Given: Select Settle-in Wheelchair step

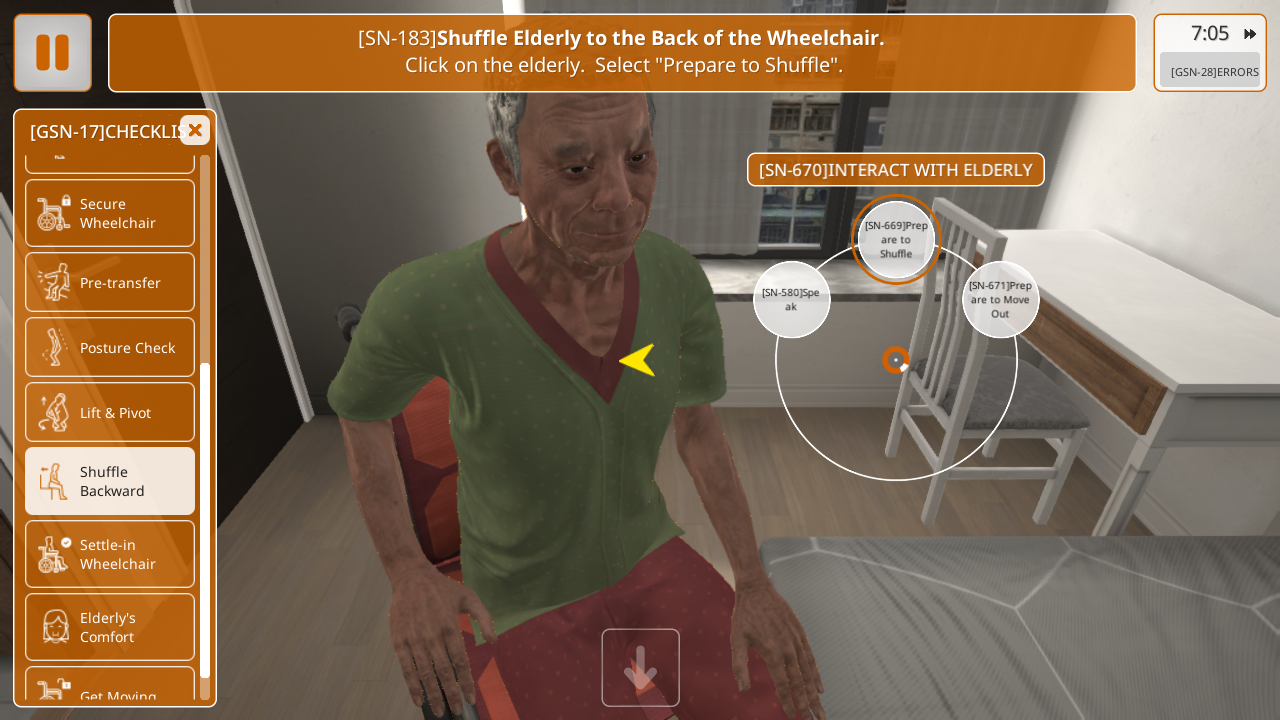Looking at the screenshot, I should coord(110,554).
